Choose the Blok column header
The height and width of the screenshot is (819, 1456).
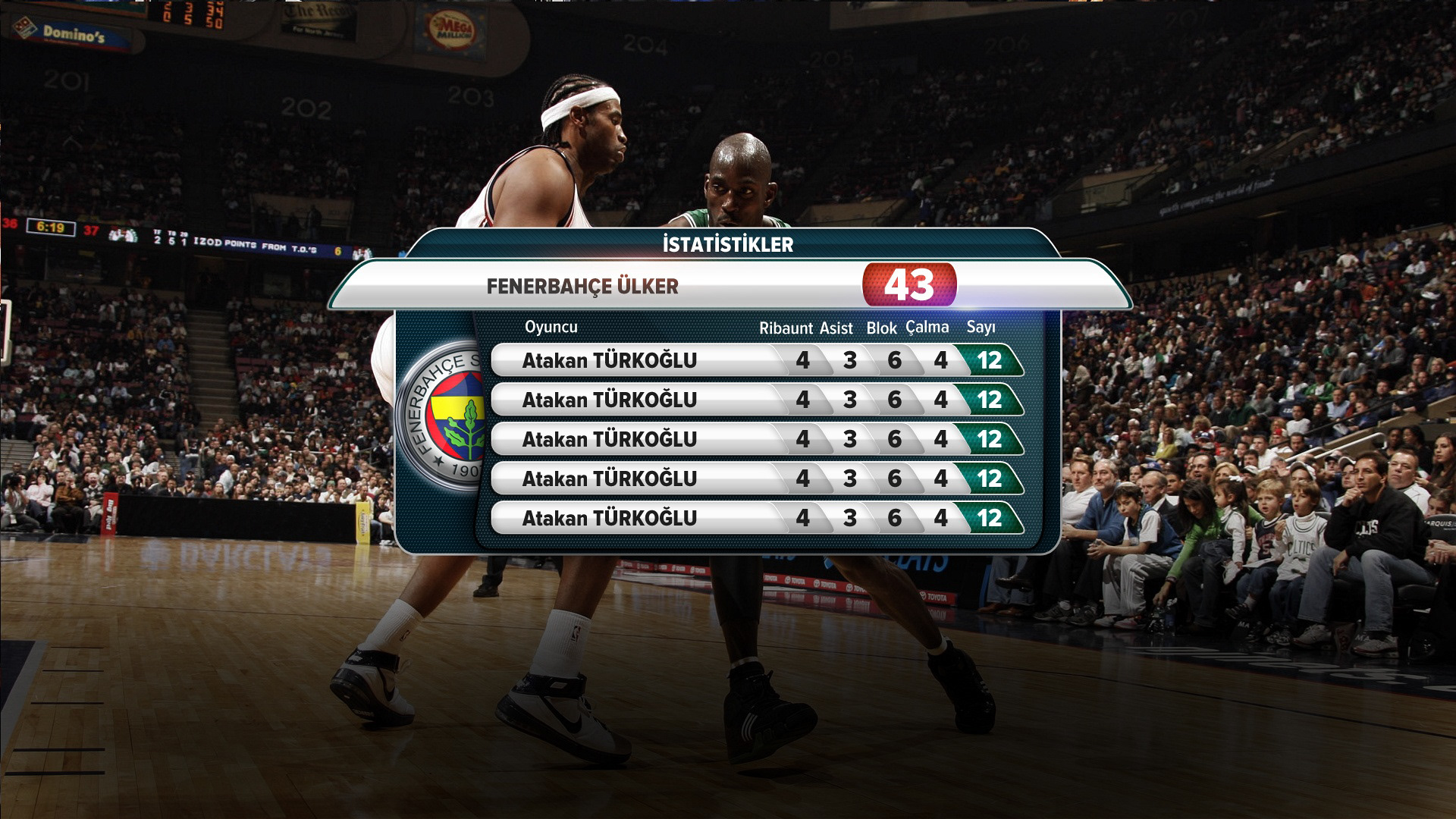881,328
